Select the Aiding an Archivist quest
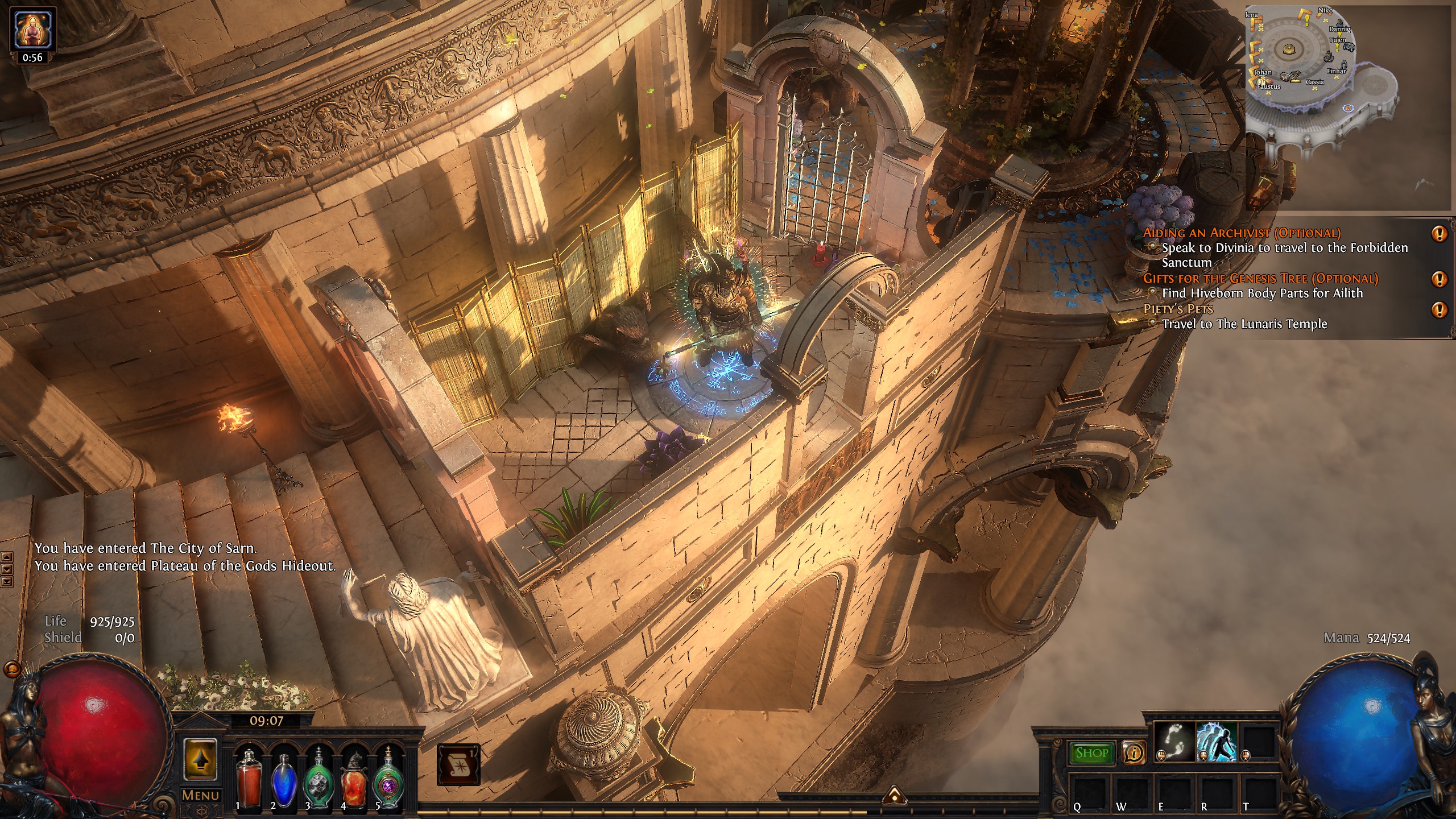 click(1242, 233)
